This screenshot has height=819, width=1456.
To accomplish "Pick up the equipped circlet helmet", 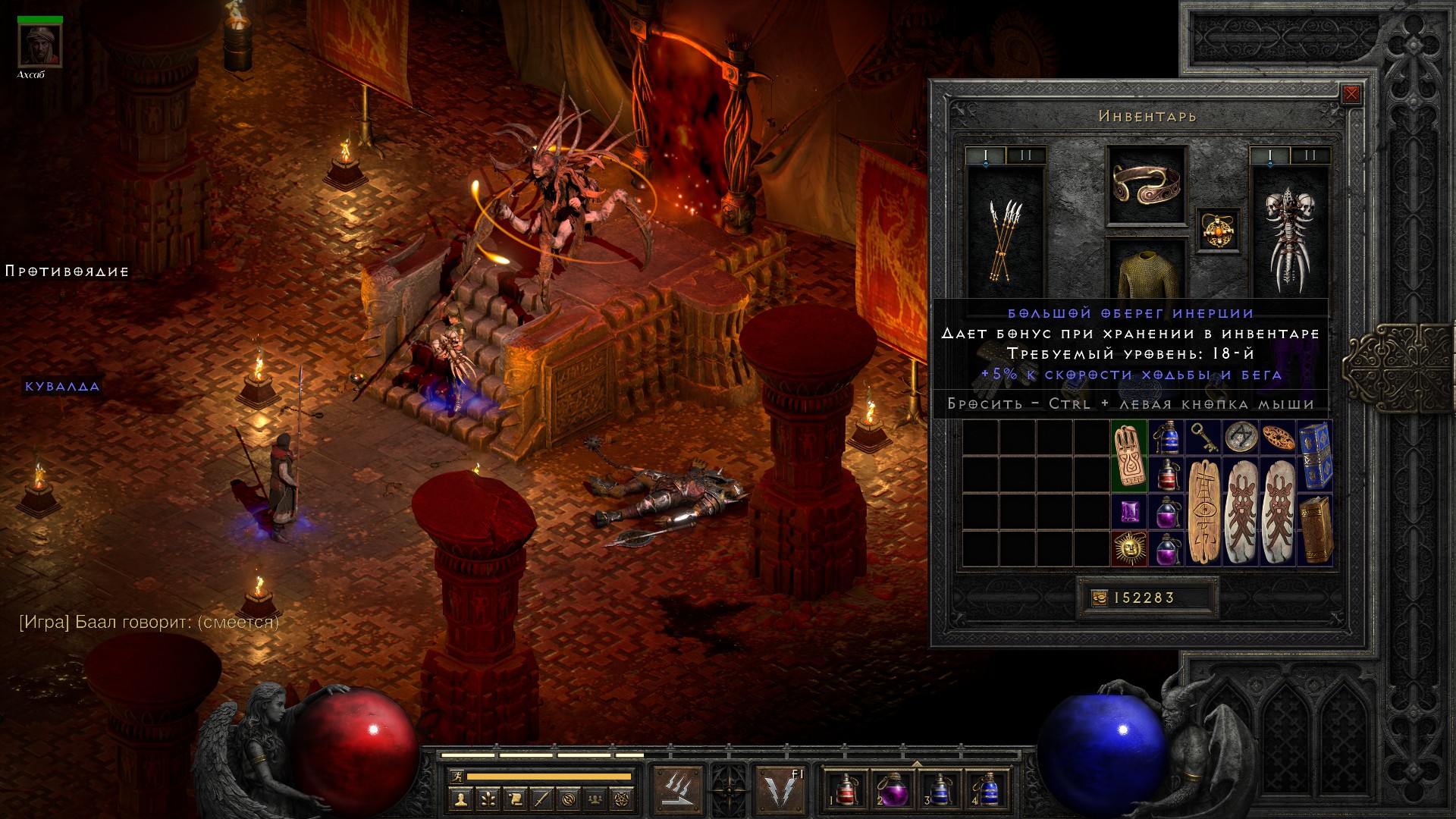I will pos(1146,184).
